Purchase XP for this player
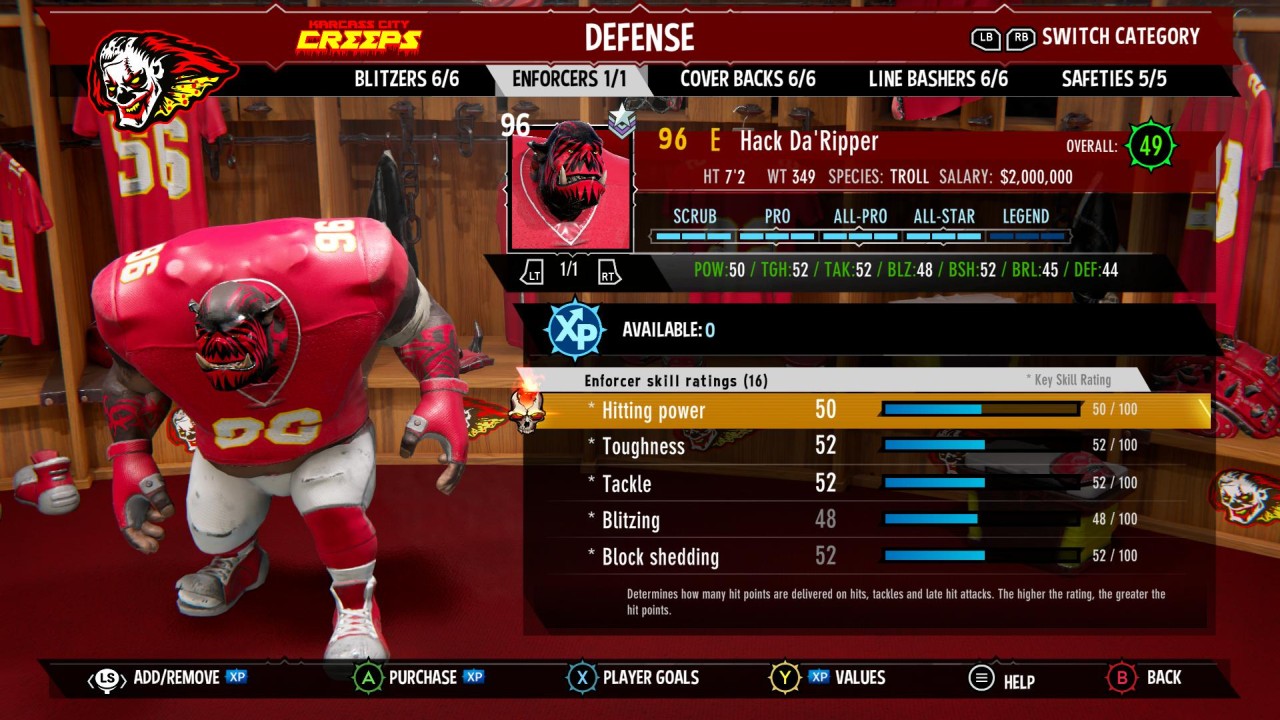 click(x=421, y=678)
